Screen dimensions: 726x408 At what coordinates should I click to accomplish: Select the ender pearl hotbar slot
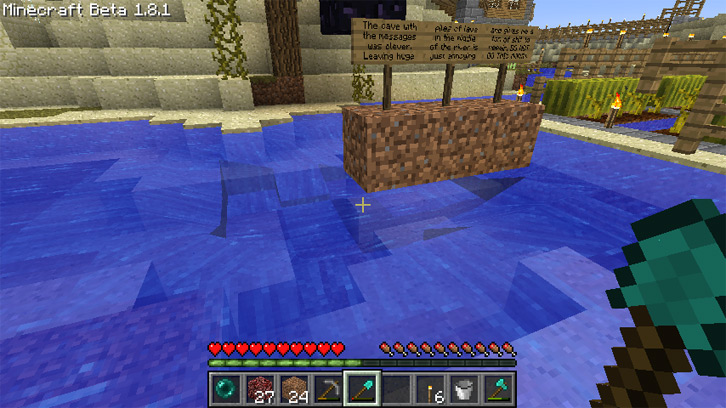pos(225,388)
